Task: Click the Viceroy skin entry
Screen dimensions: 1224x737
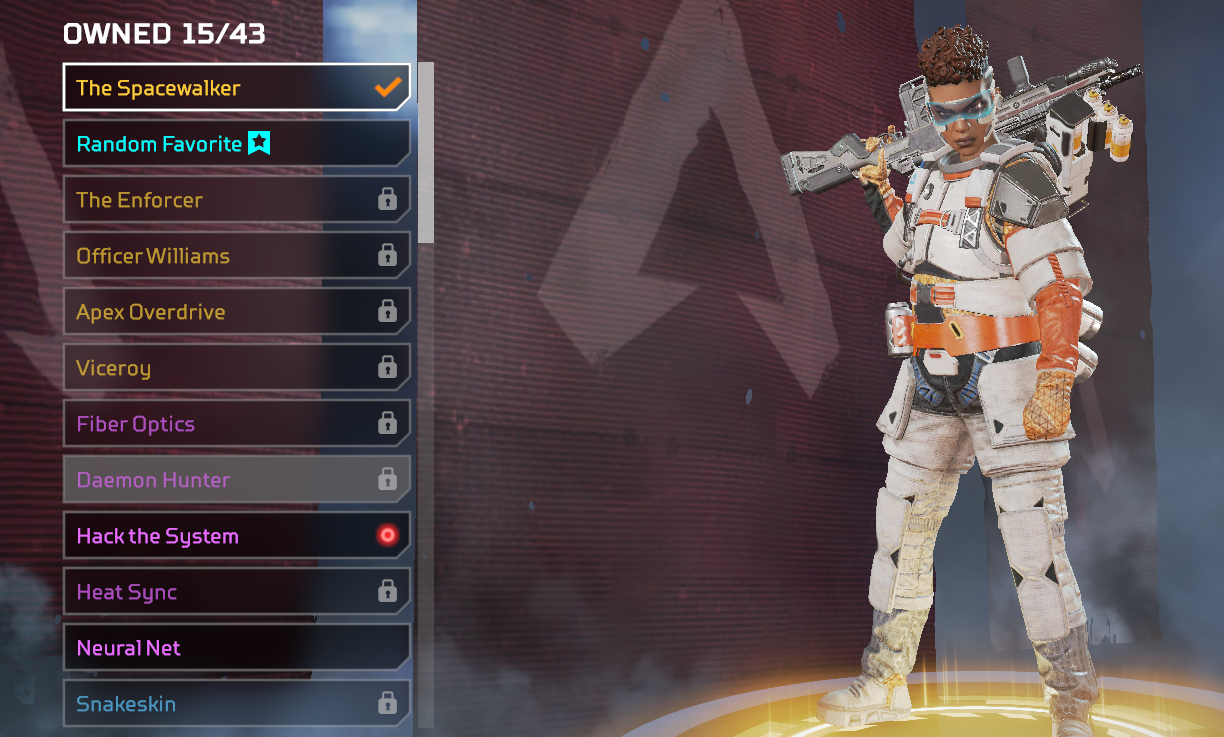Action: tap(236, 368)
